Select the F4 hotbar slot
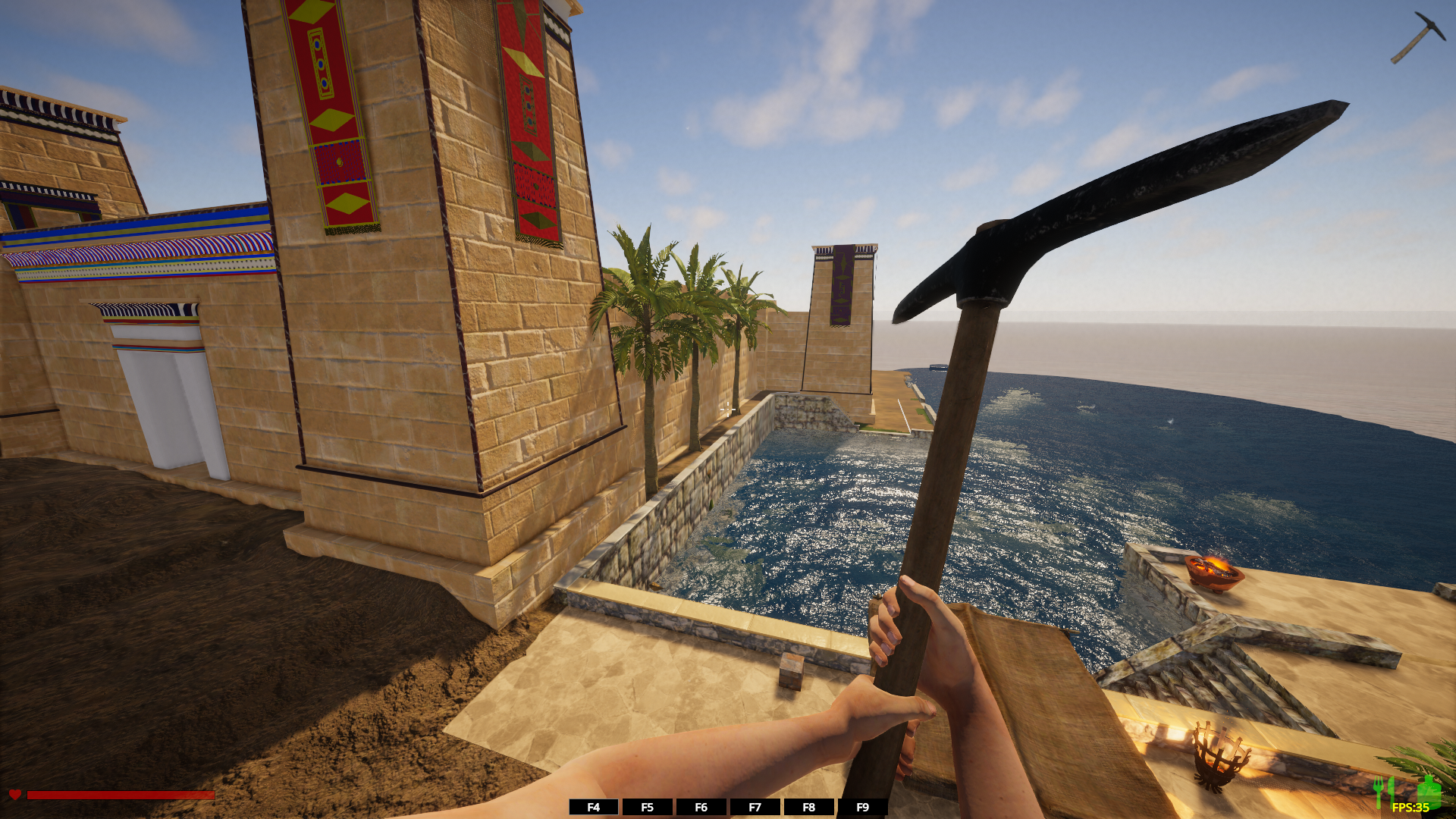The height and width of the screenshot is (819, 1456). pos(593,807)
